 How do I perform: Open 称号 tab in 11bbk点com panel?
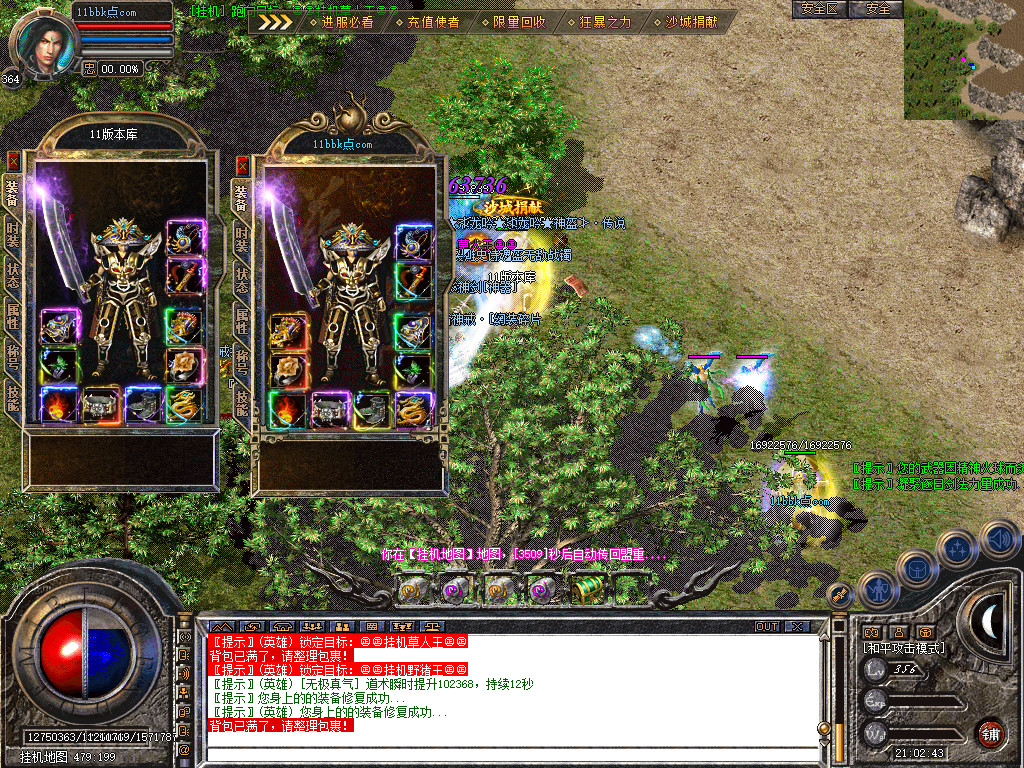click(241, 360)
